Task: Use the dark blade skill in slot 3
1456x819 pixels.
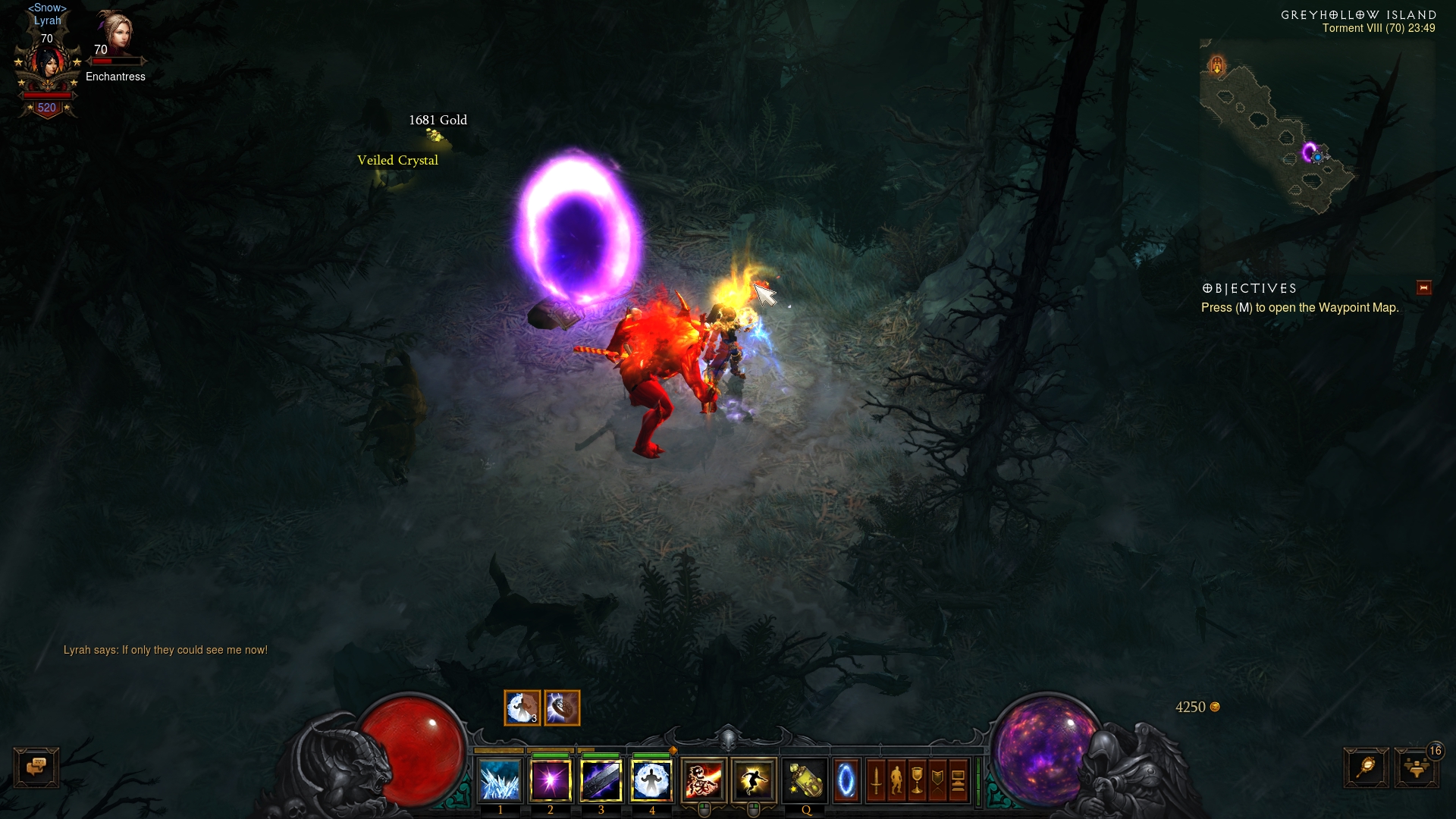Action: [x=601, y=780]
